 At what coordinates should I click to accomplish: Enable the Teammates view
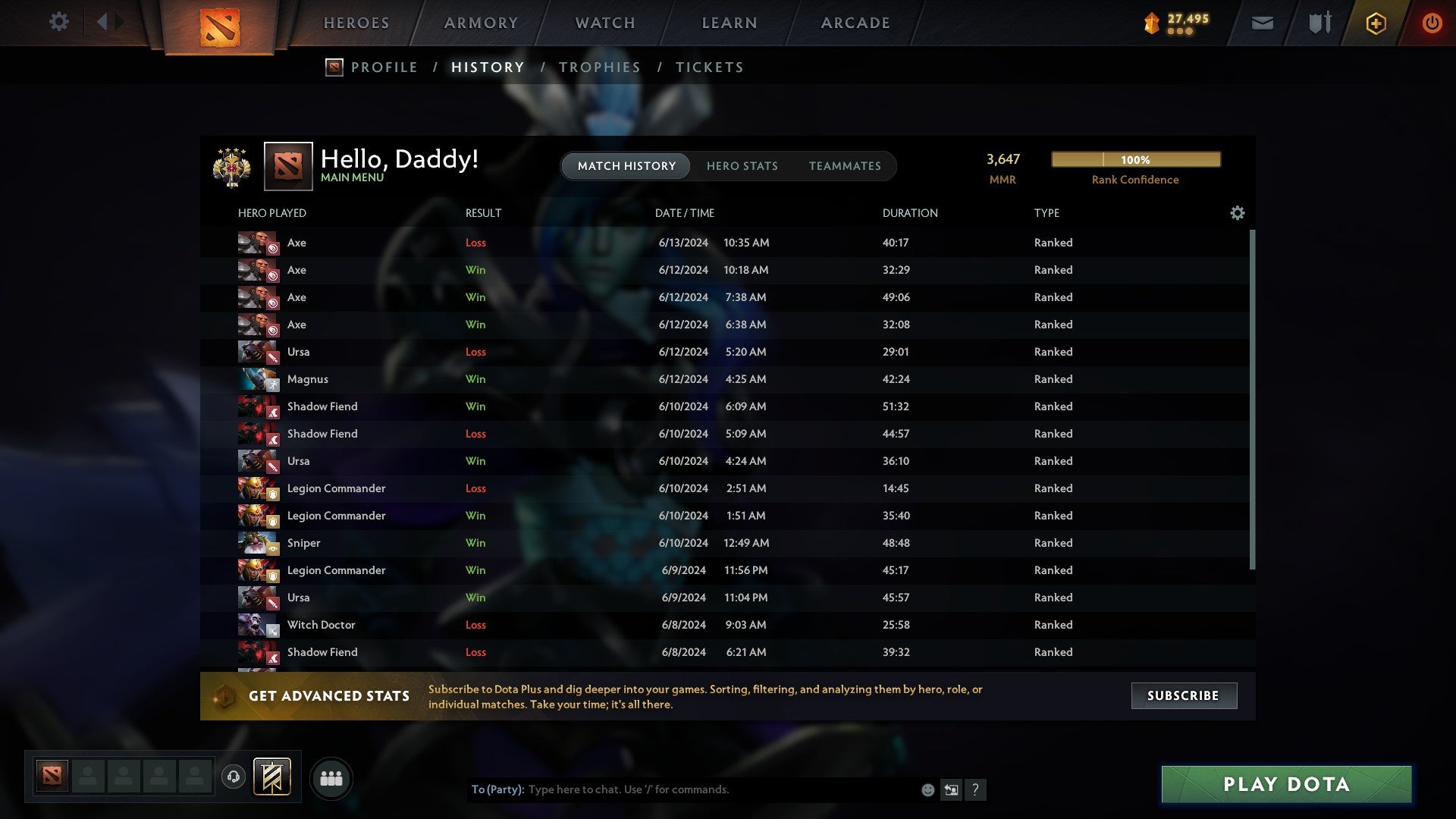[845, 166]
